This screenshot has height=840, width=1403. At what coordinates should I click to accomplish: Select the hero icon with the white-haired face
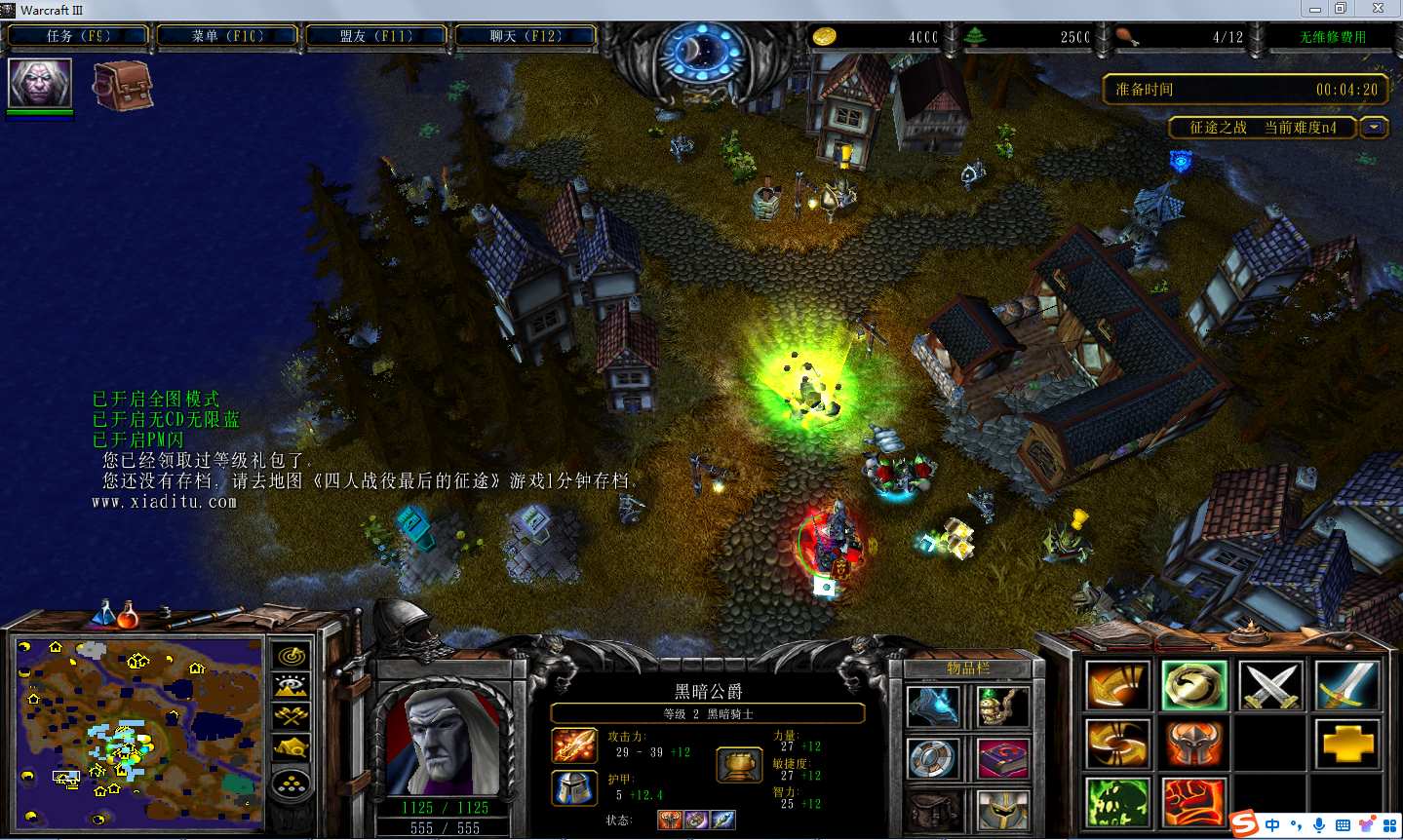(40, 83)
